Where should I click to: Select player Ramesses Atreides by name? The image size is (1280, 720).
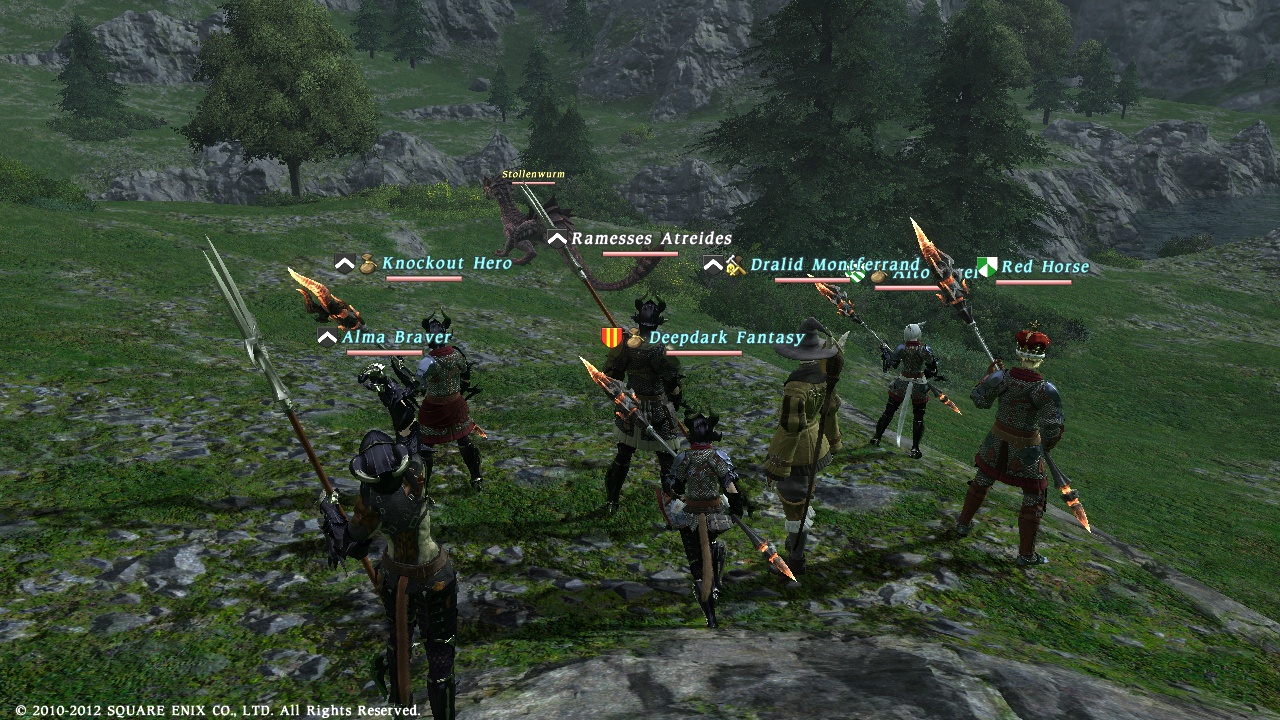[651, 239]
